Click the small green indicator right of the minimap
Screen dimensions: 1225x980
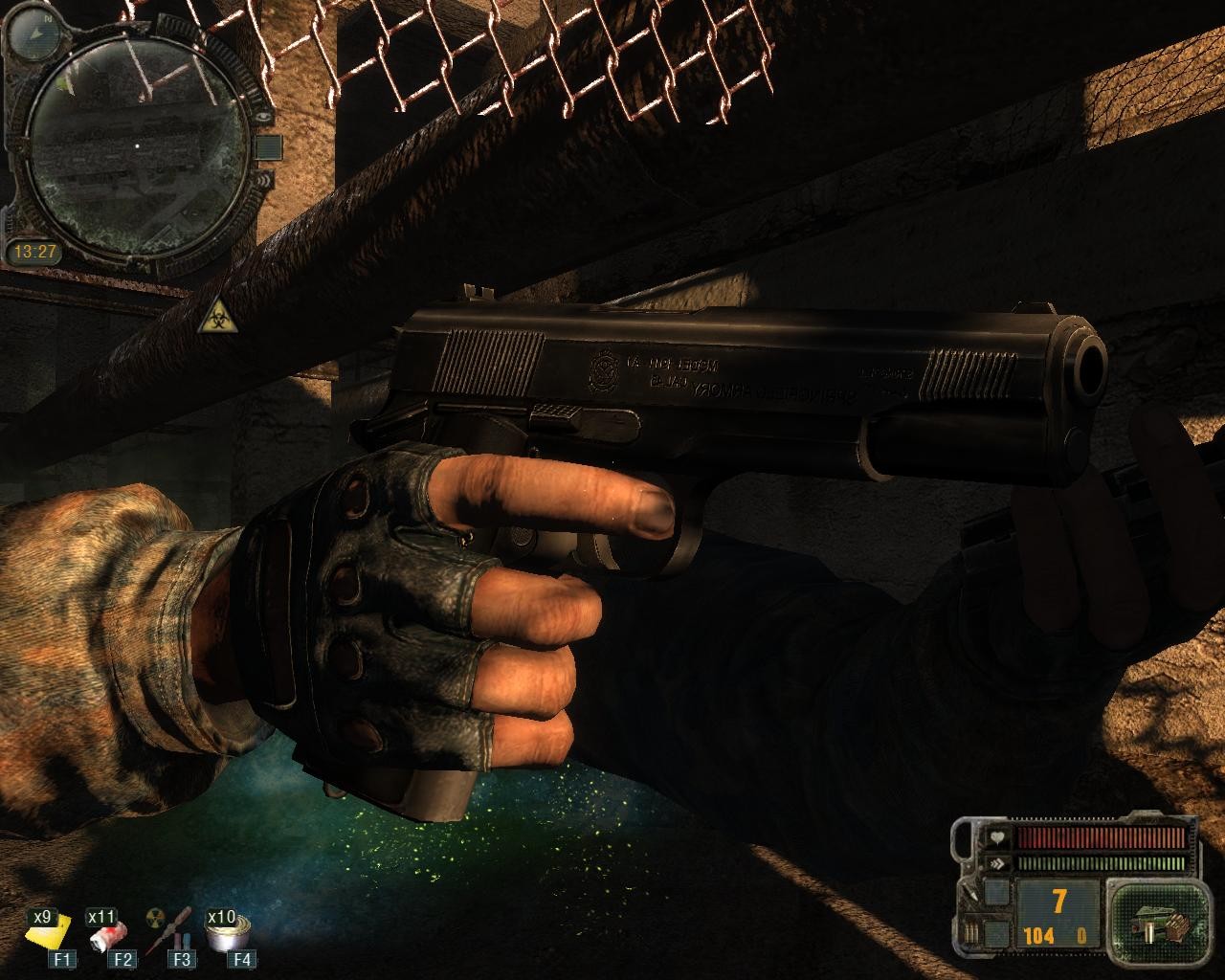pyautogui.click(x=267, y=147)
